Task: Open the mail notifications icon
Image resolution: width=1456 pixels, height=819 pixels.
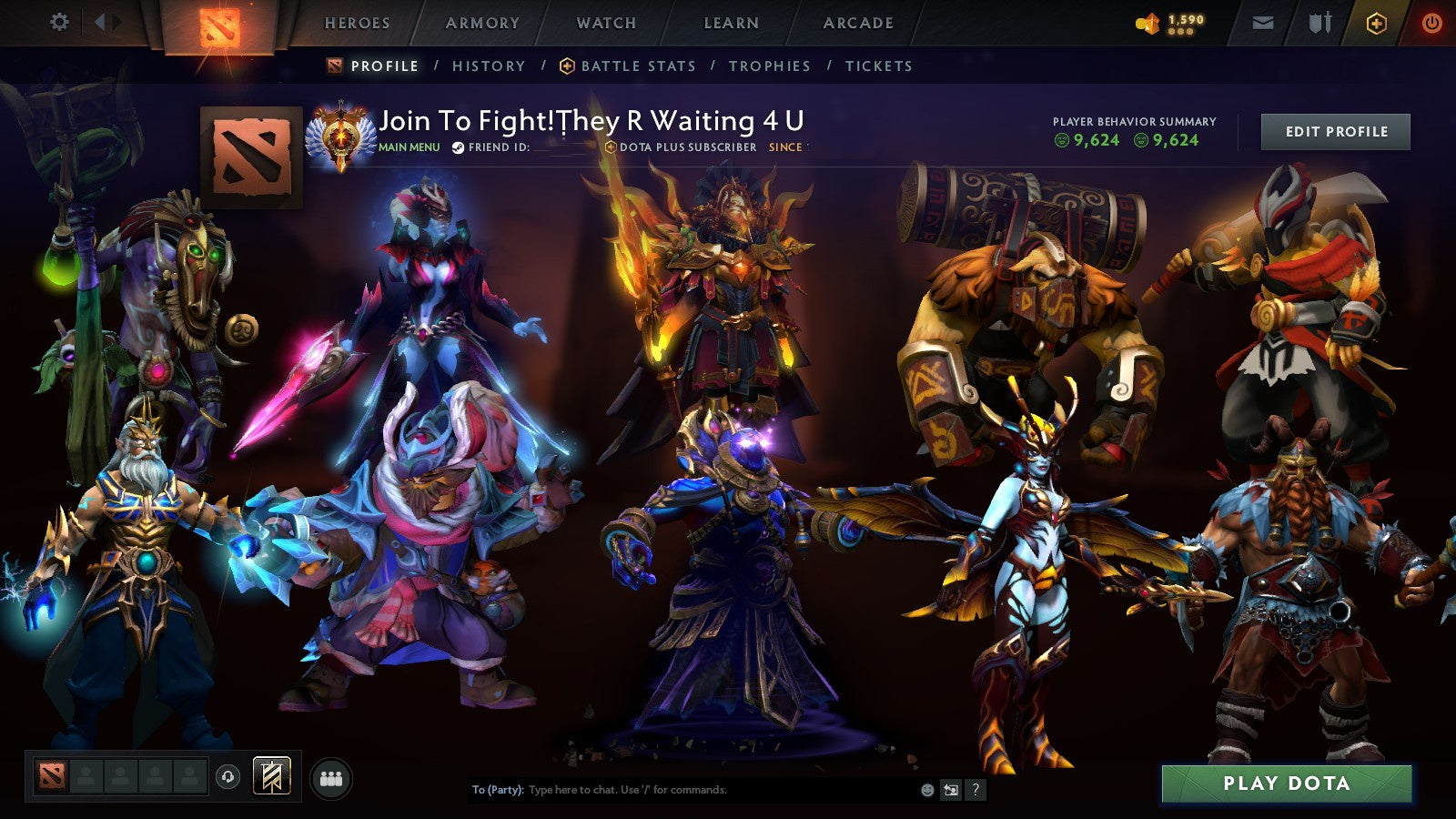Action: click(x=1260, y=20)
